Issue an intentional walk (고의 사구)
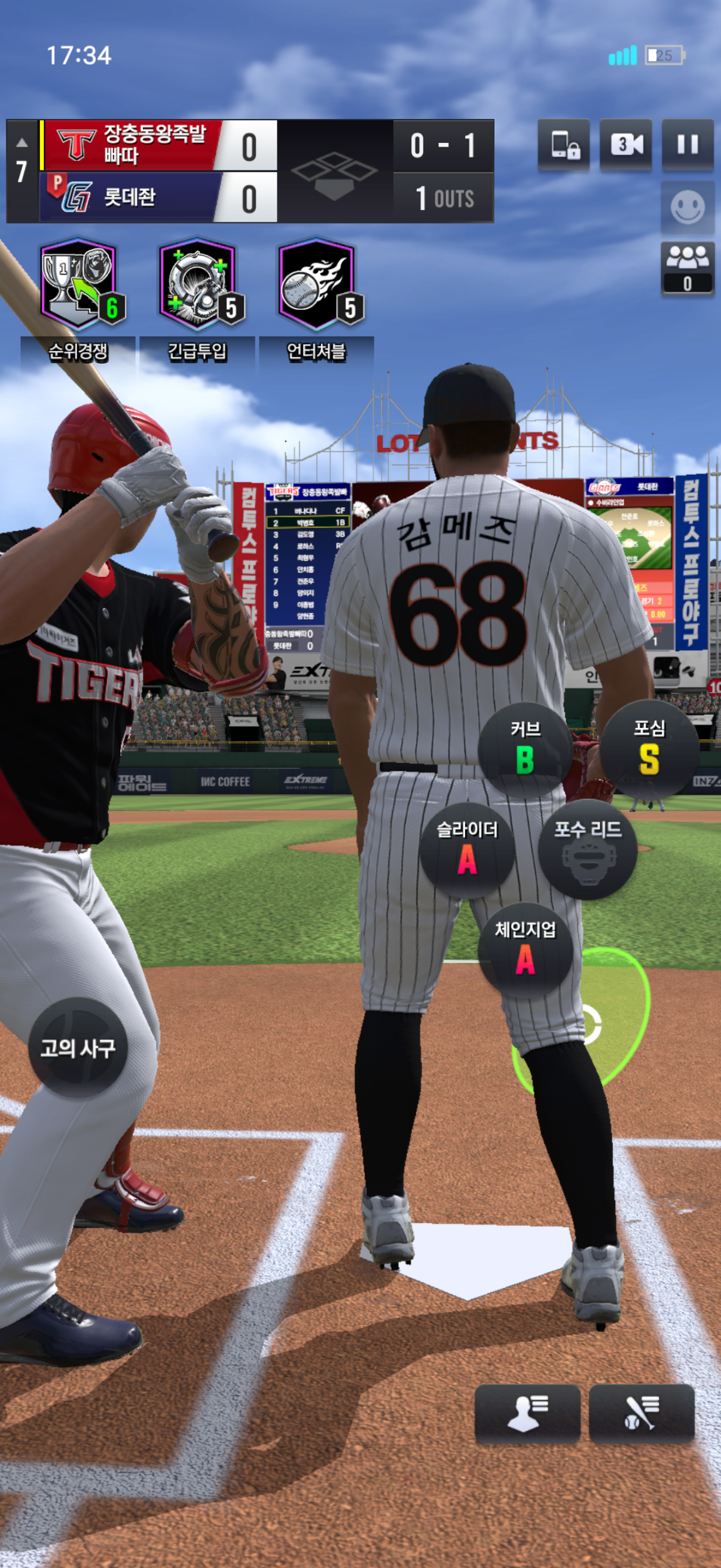 tap(78, 1048)
